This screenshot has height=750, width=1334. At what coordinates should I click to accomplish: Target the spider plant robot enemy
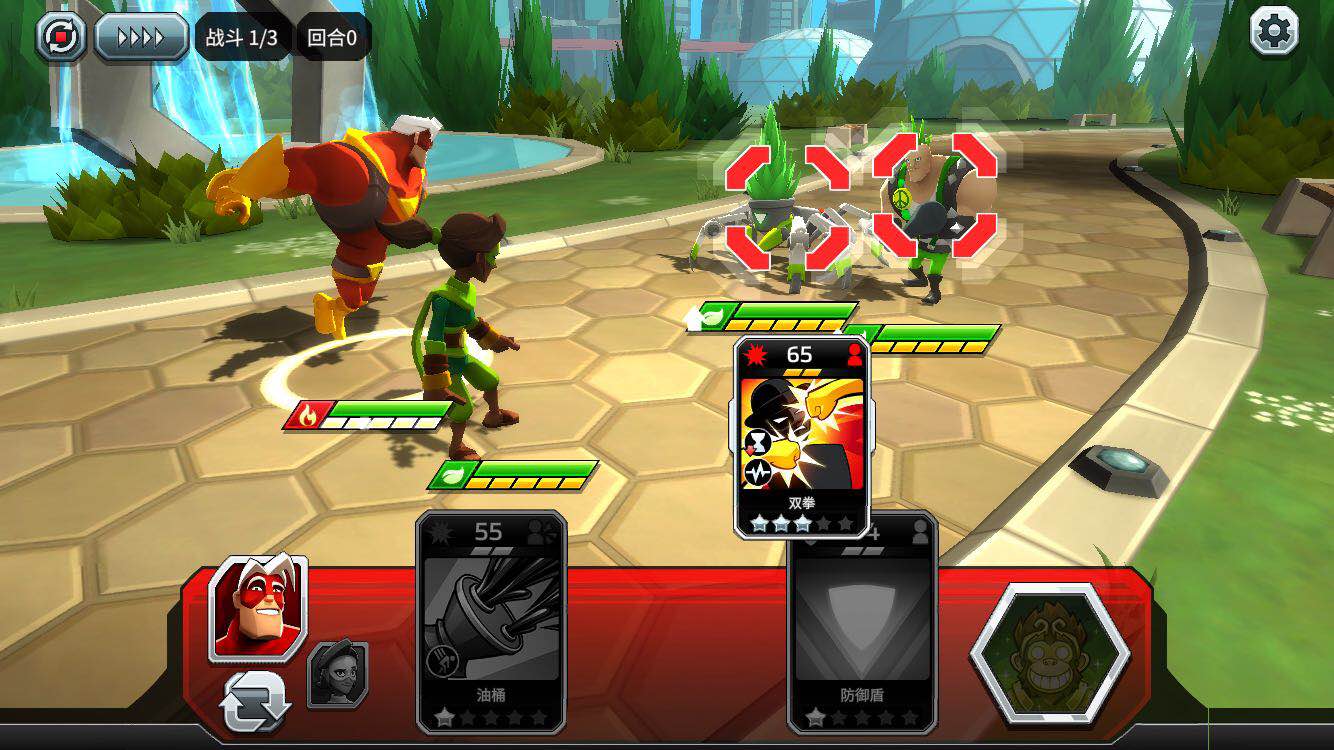coord(787,208)
